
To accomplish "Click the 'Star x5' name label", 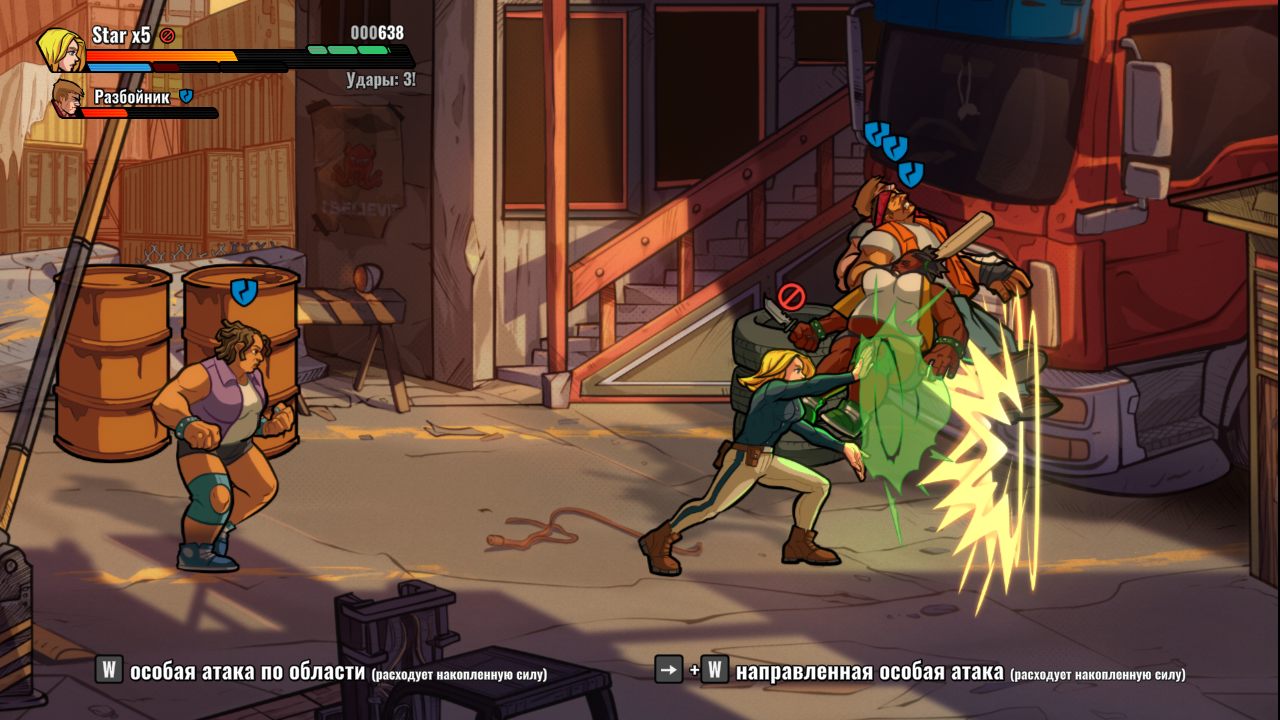I will [x=120, y=34].
